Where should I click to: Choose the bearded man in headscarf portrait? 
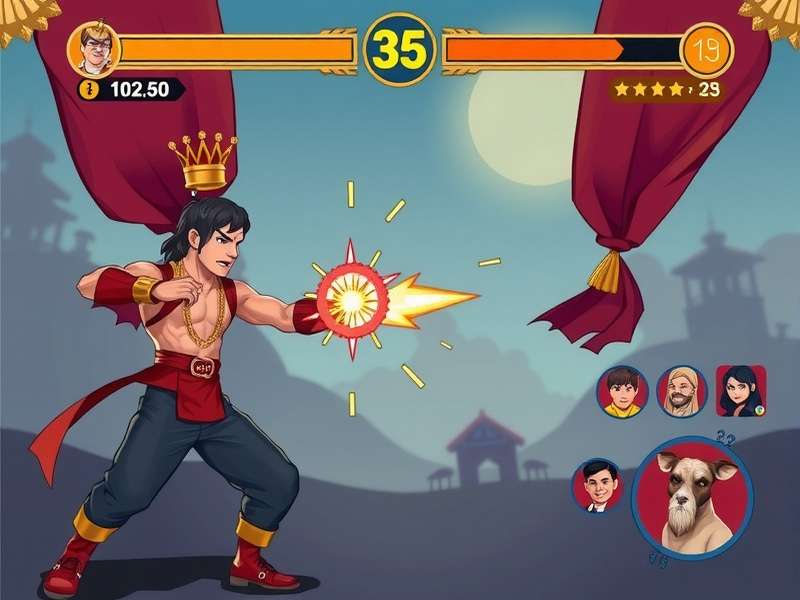coord(682,391)
